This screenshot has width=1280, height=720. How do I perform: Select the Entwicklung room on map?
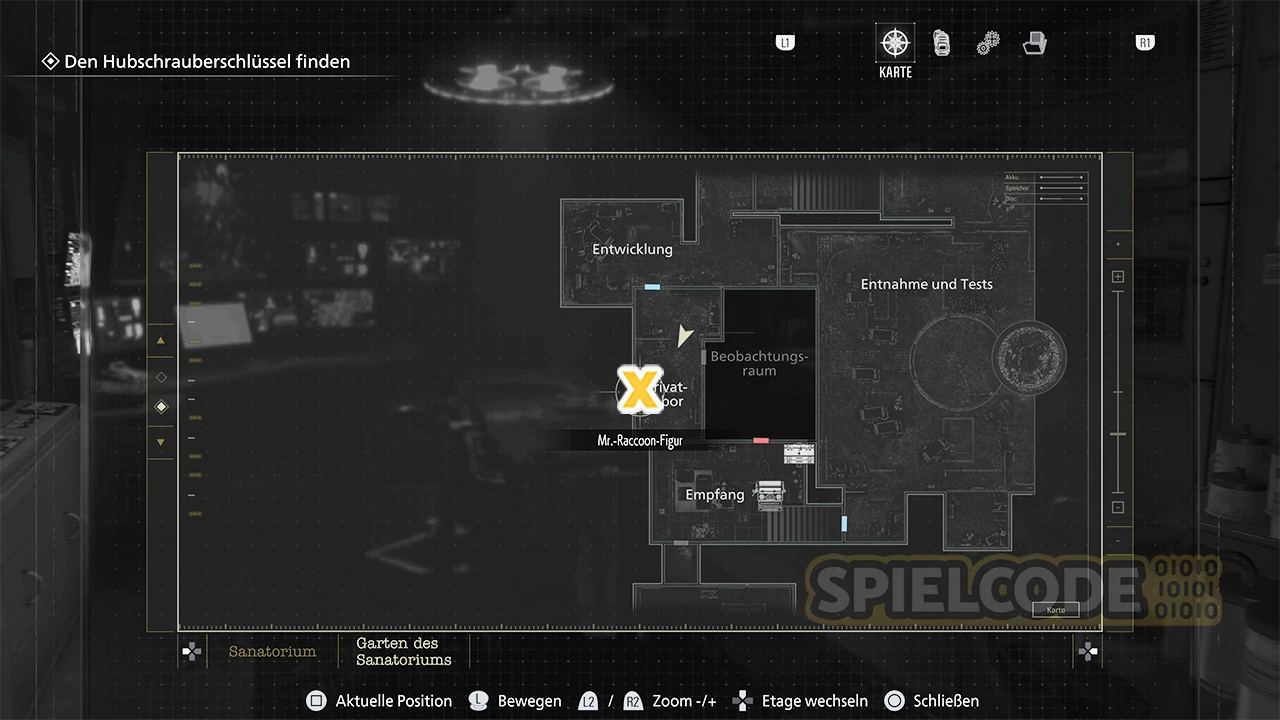632,249
